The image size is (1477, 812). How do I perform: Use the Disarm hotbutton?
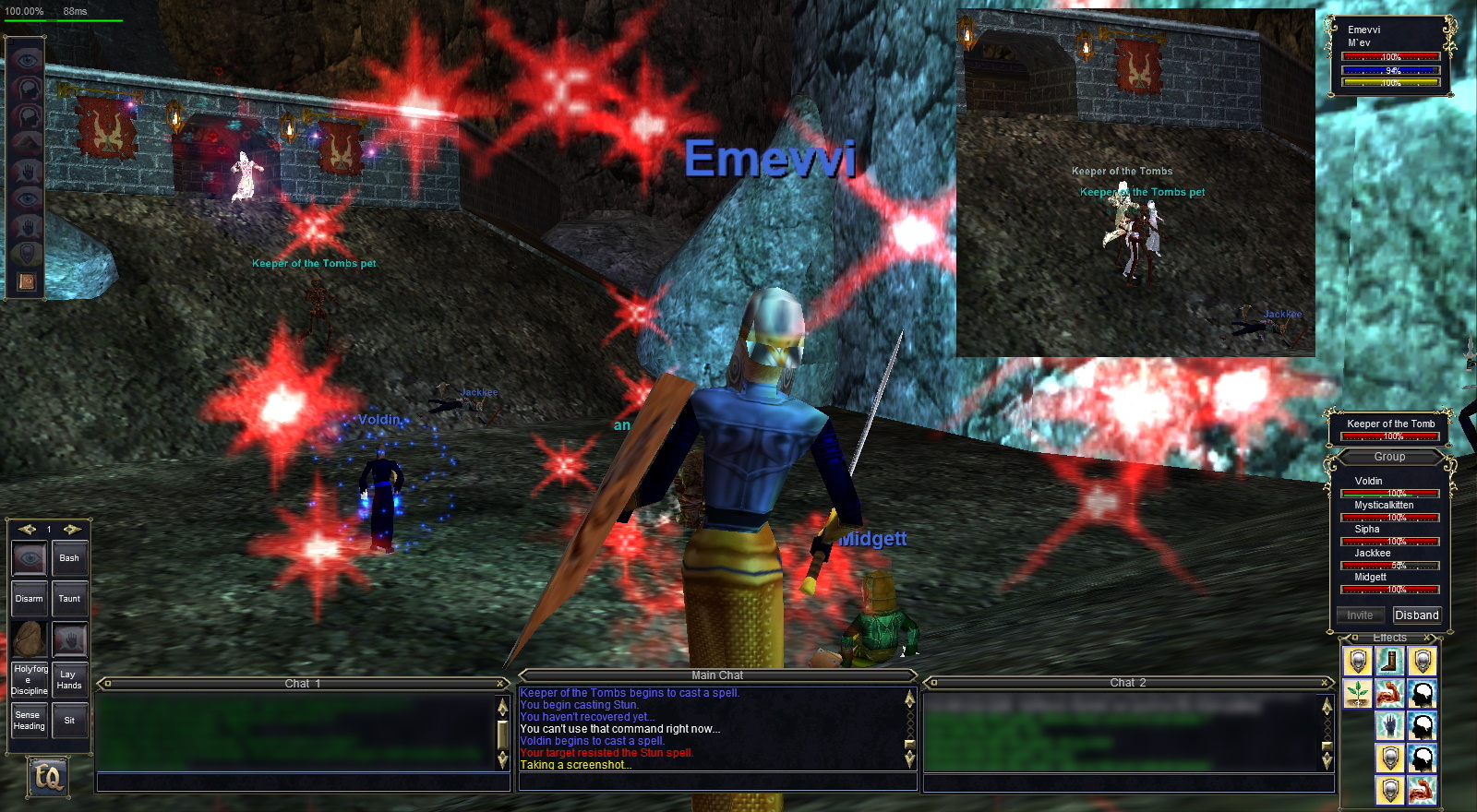(29, 600)
